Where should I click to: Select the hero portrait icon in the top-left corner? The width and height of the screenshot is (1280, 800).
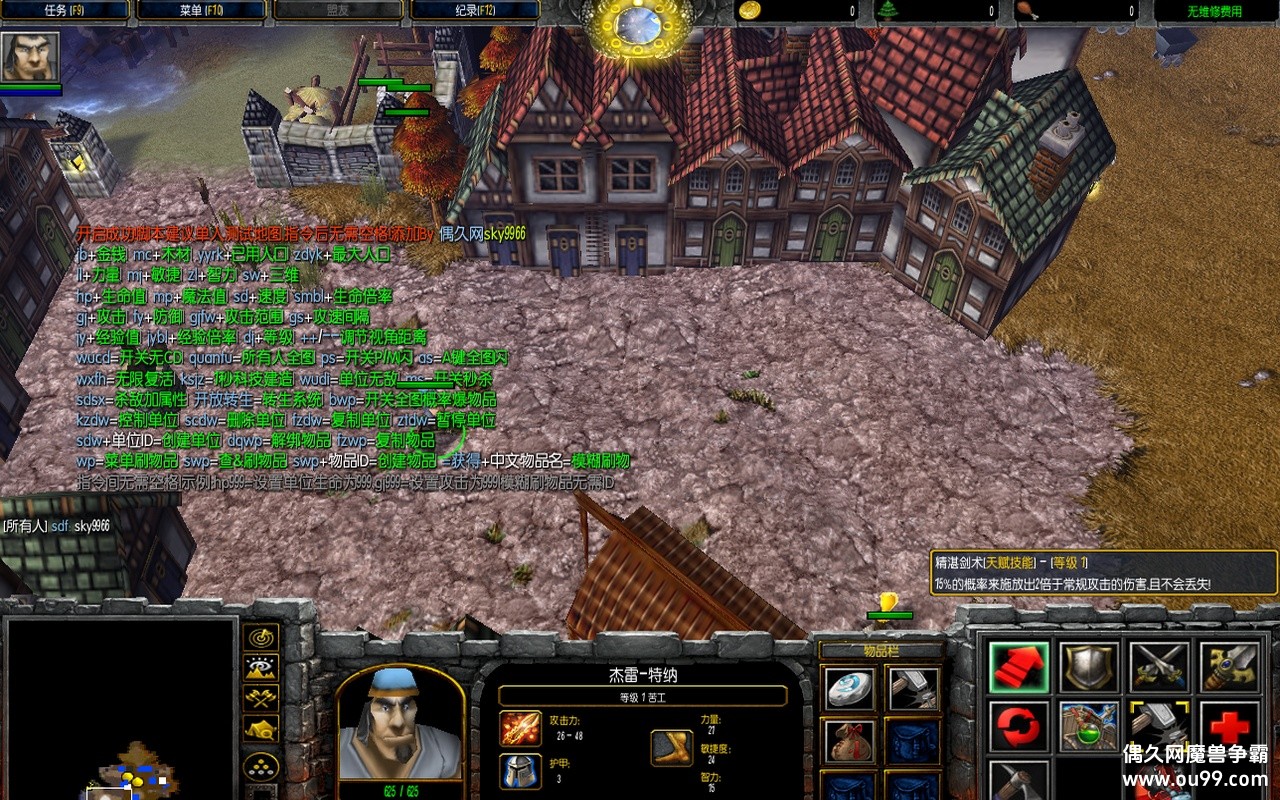point(30,57)
